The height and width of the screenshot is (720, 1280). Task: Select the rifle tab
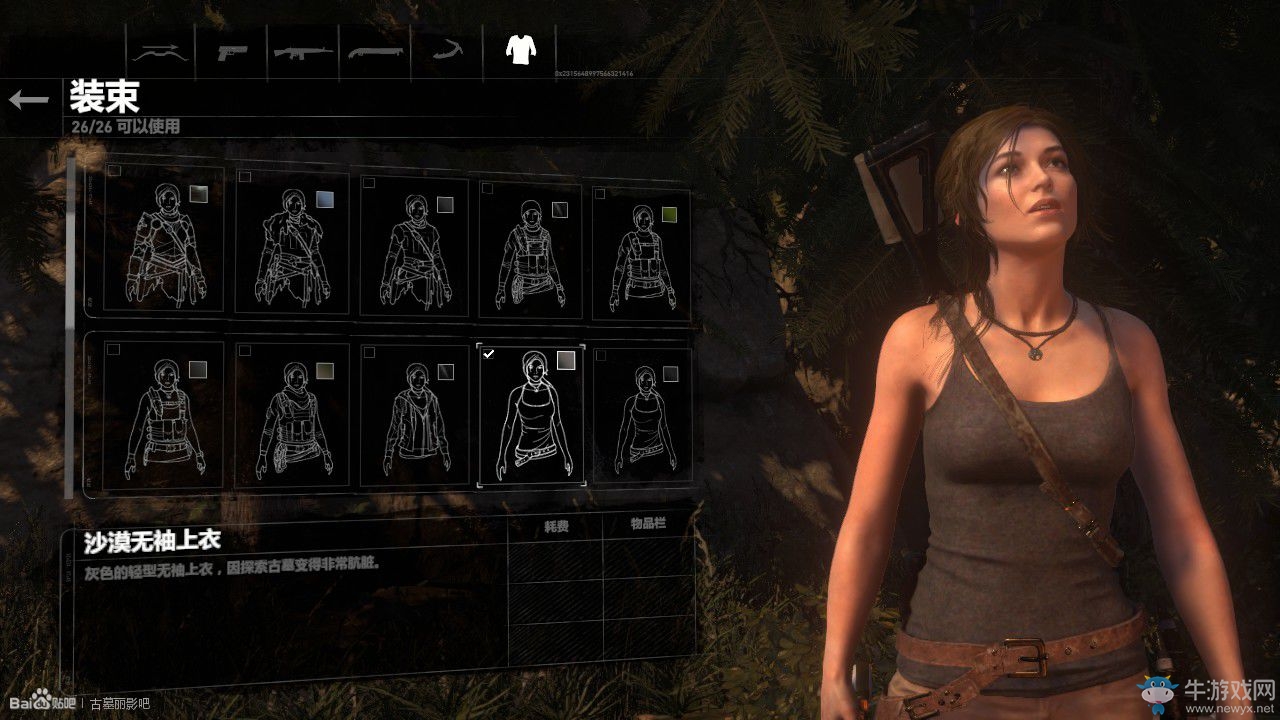tap(303, 50)
